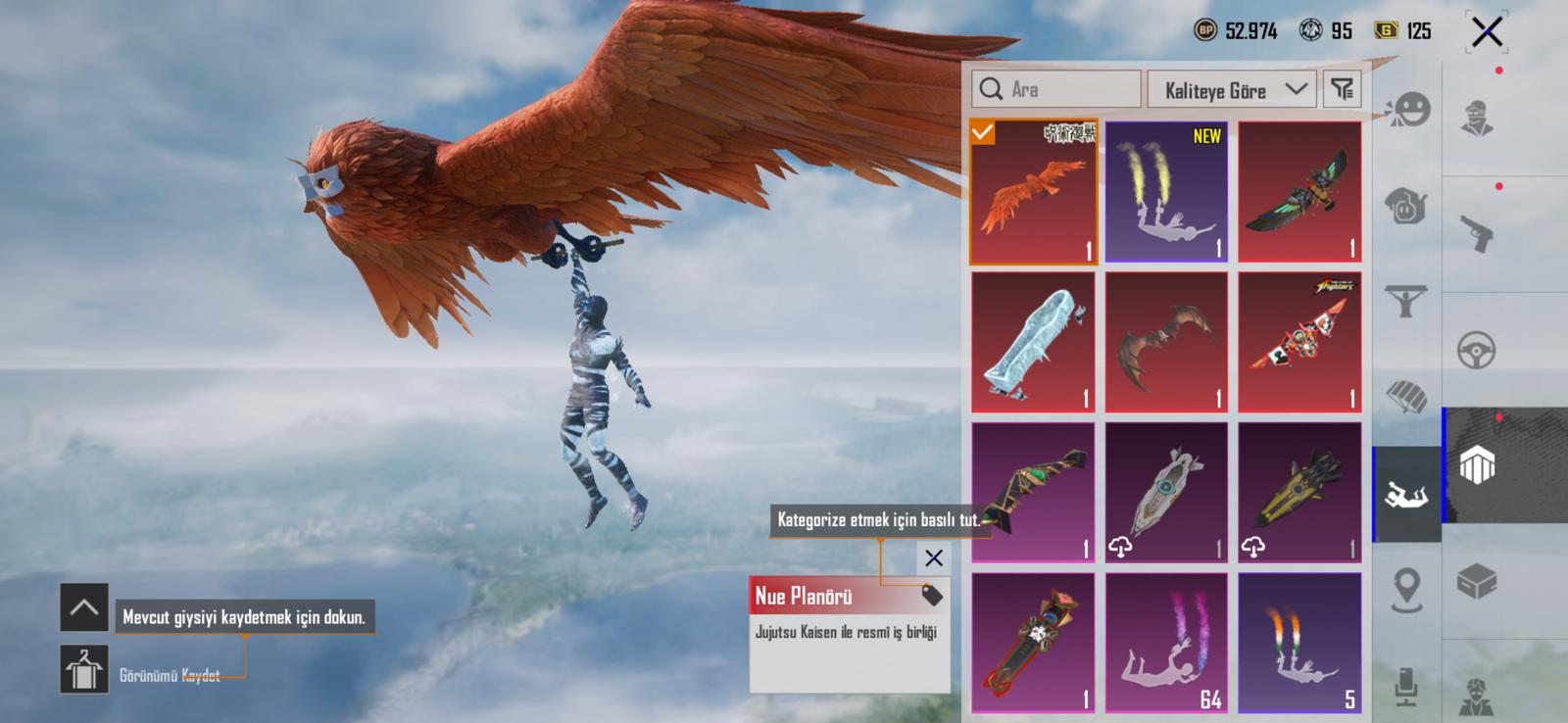Open the location pin category tab
The image size is (1568, 723).
pyautogui.click(x=1406, y=590)
